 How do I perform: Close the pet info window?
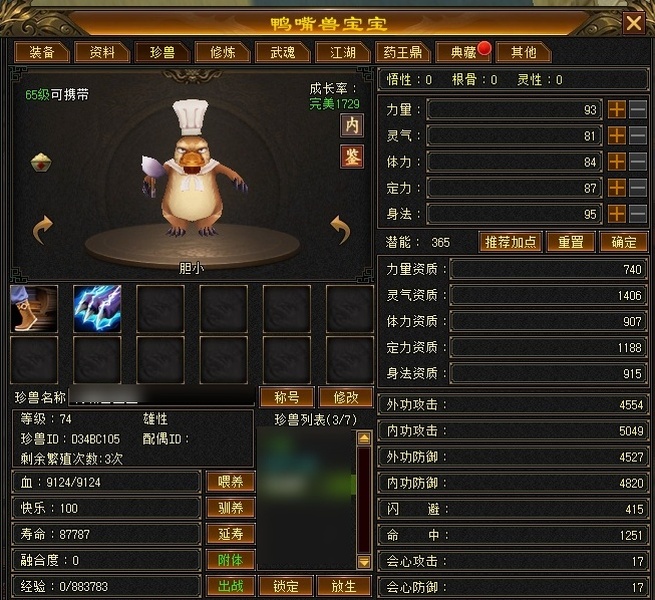[633, 22]
